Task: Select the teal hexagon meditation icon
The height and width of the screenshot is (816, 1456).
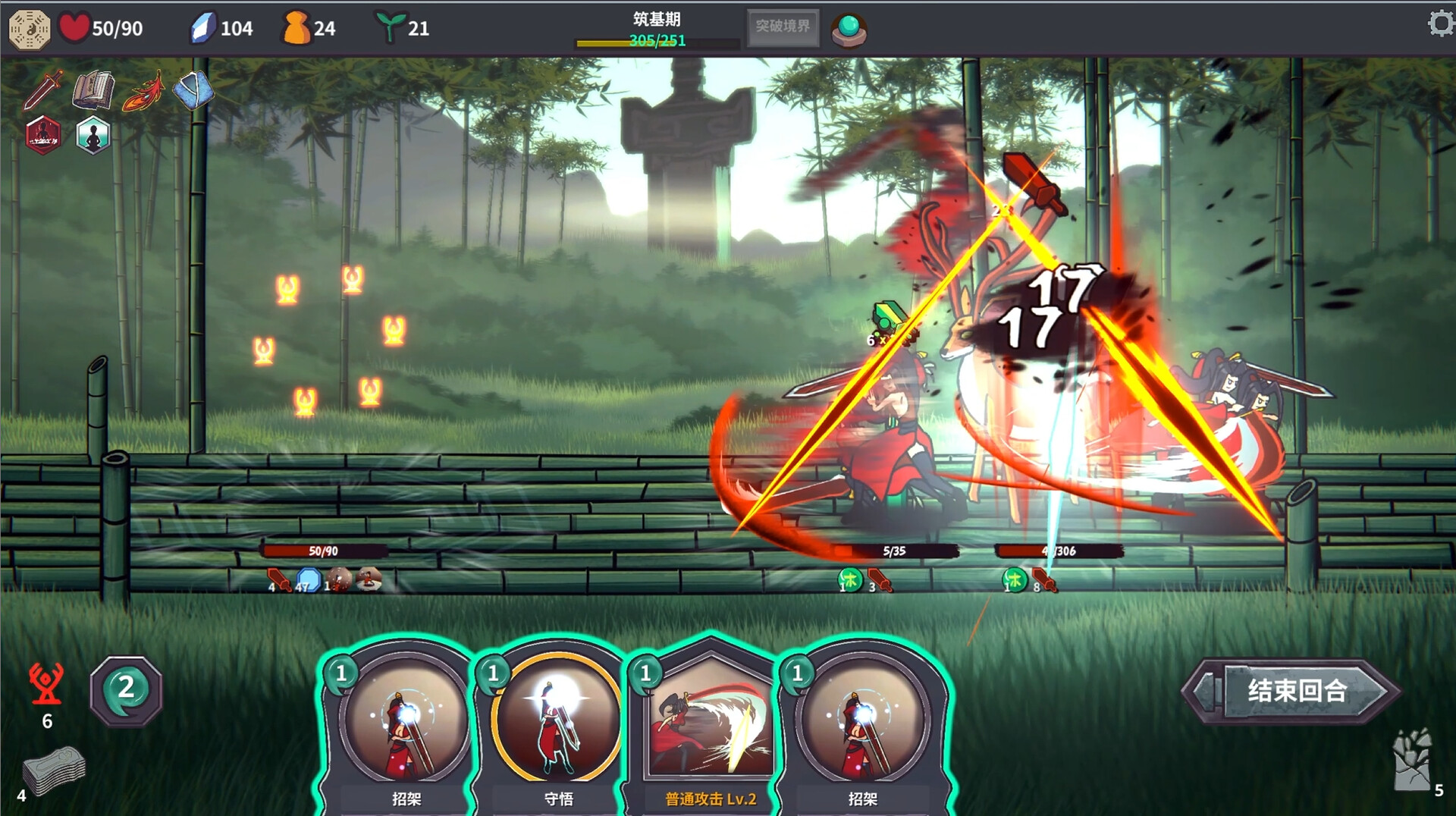Action: (93, 136)
